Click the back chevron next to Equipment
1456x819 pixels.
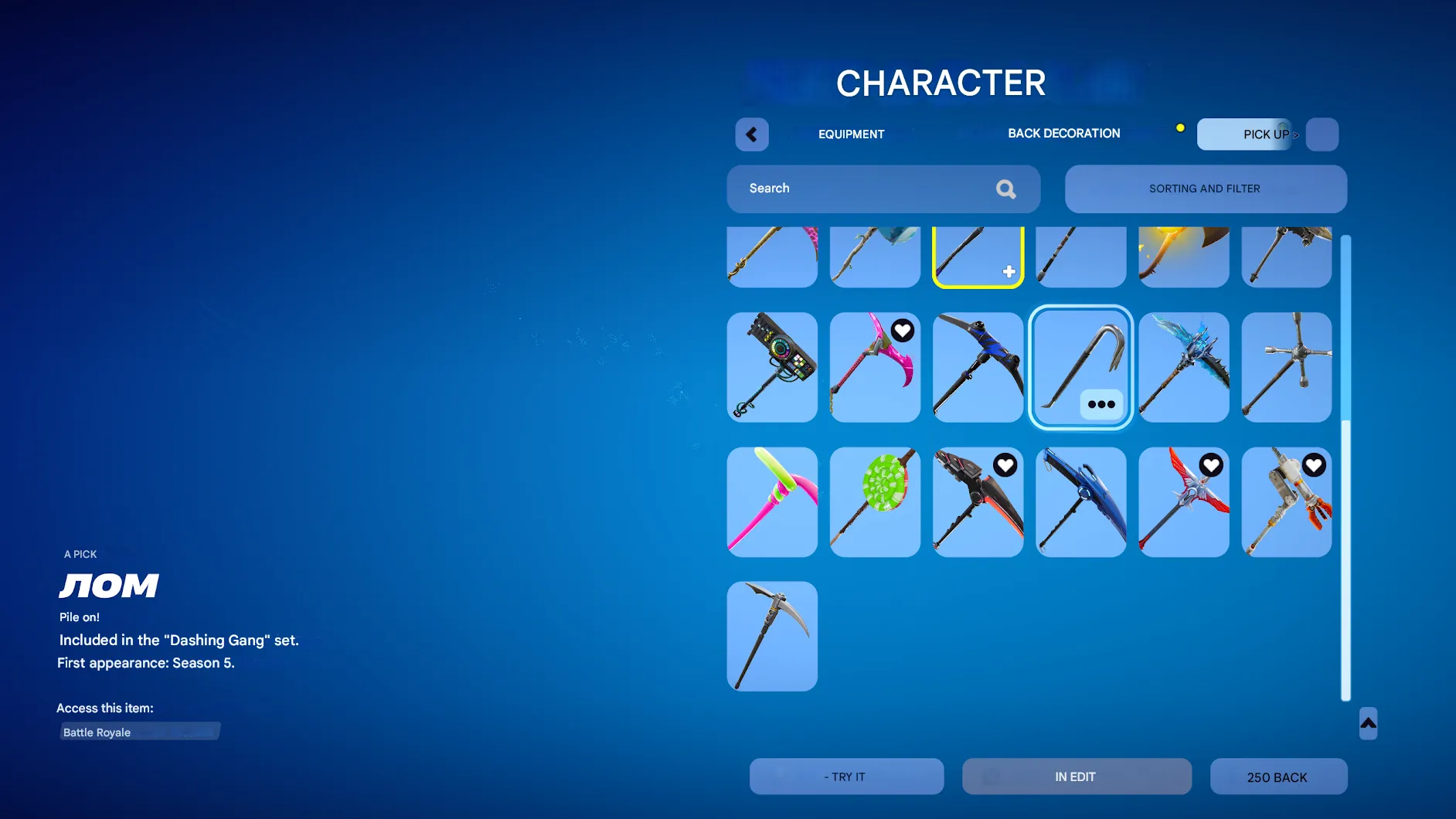[751, 134]
